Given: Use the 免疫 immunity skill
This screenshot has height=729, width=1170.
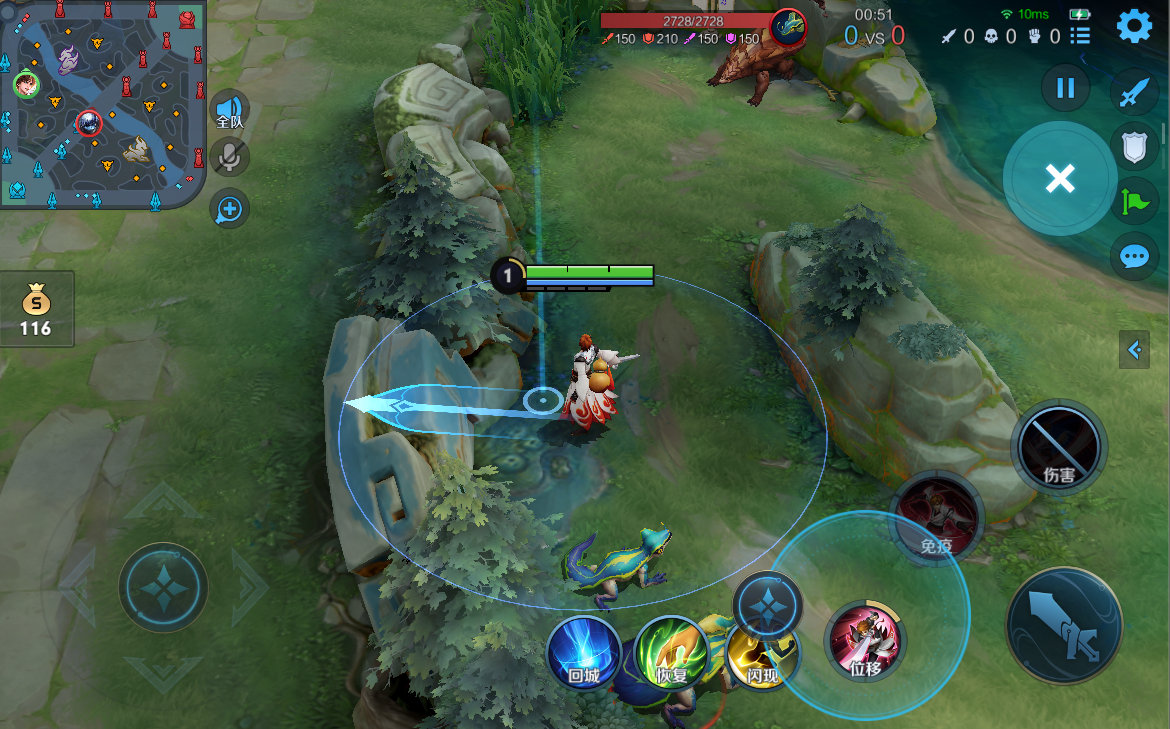Looking at the screenshot, I should coord(937,517).
